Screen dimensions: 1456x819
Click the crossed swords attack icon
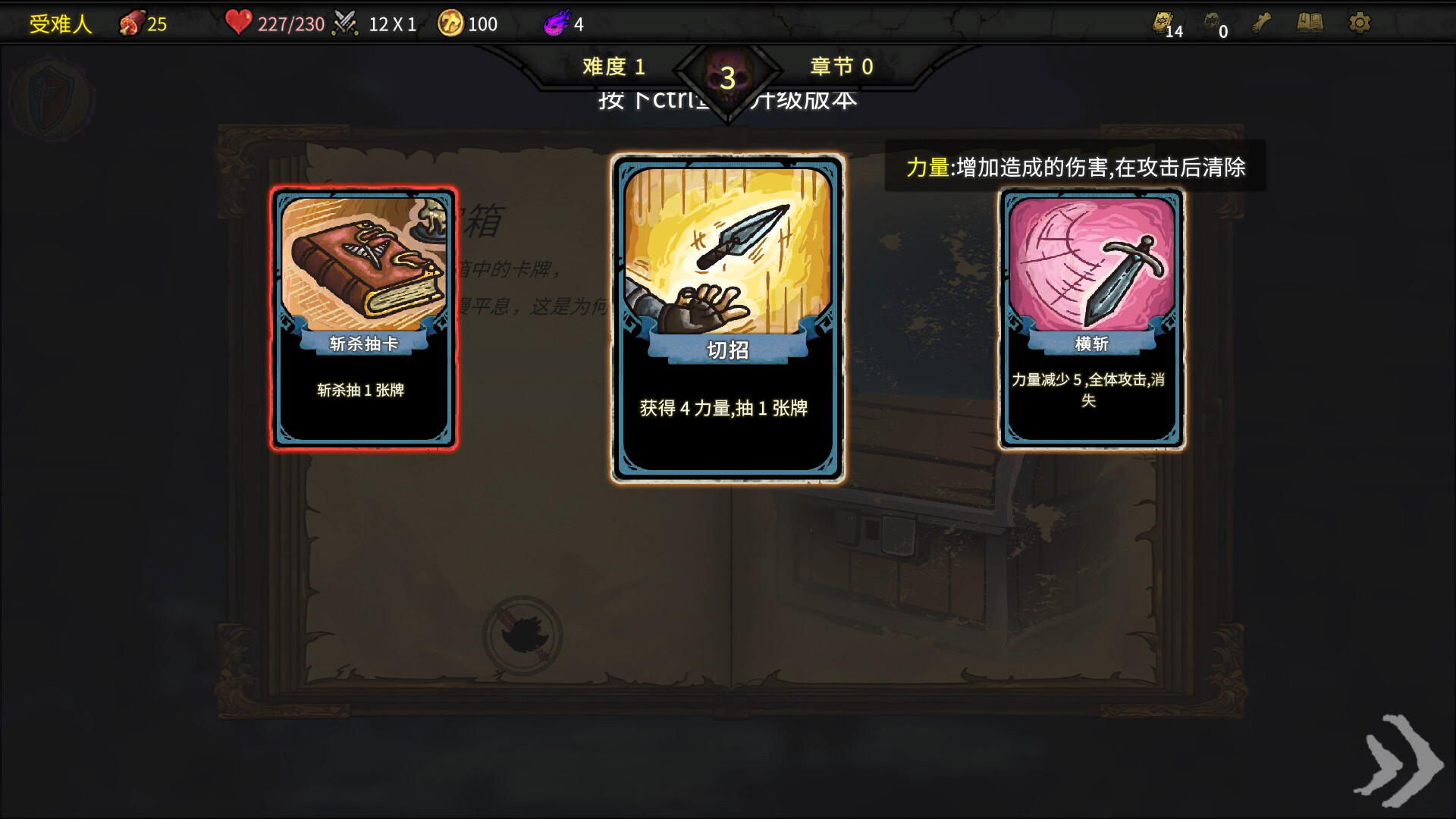click(x=346, y=22)
